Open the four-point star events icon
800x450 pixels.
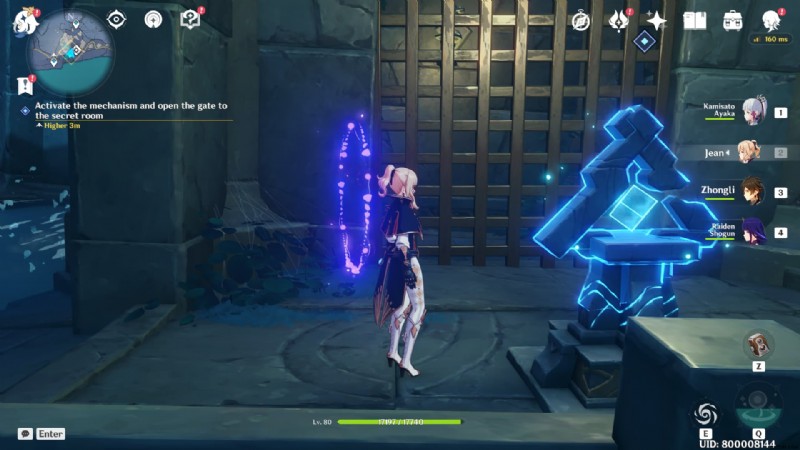(x=656, y=20)
